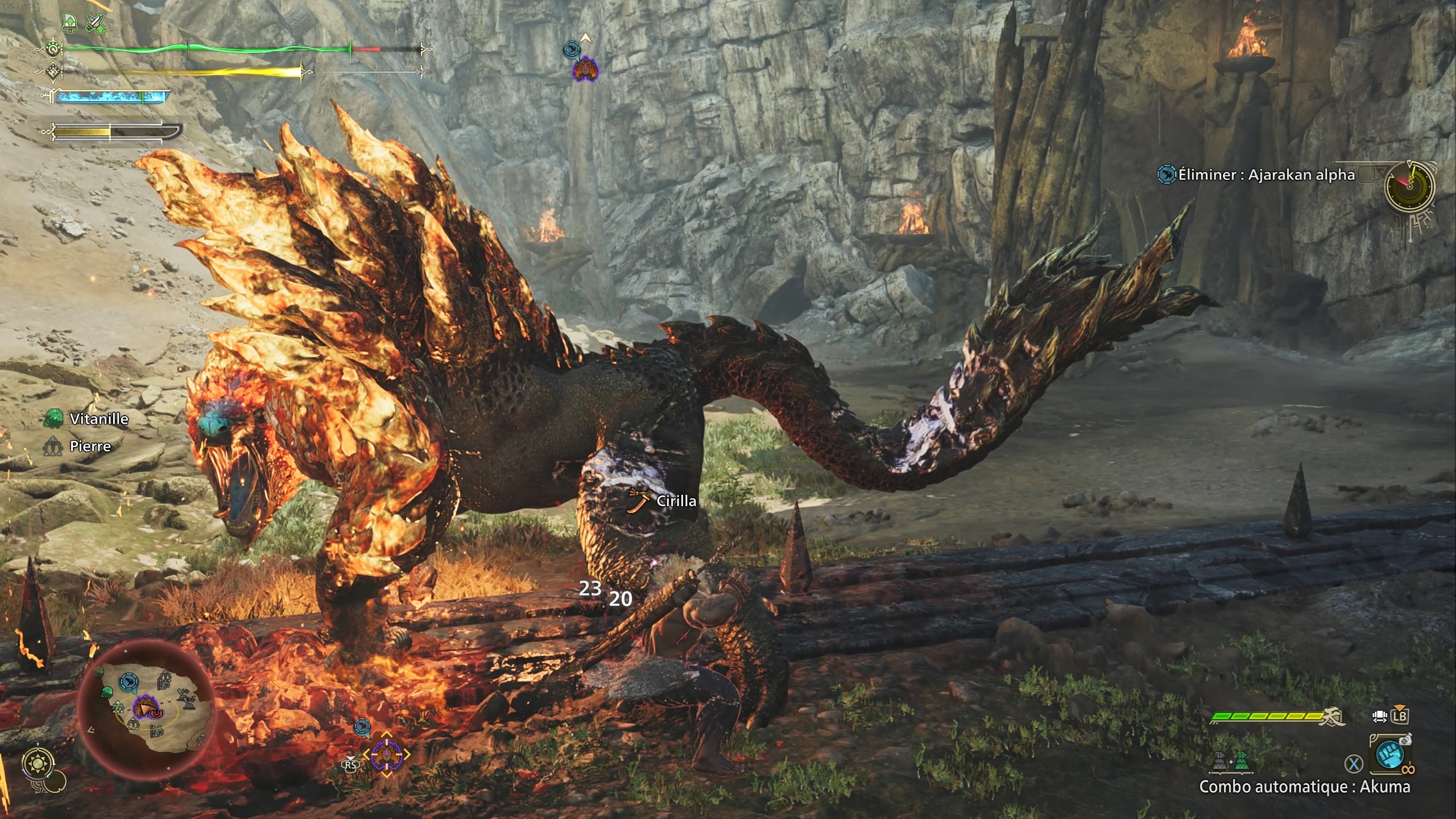Select the Éliminer : Ajarakan alpha quest objective
The height and width of the screenshot is (819, 1456).
[x=1266, y=175]
